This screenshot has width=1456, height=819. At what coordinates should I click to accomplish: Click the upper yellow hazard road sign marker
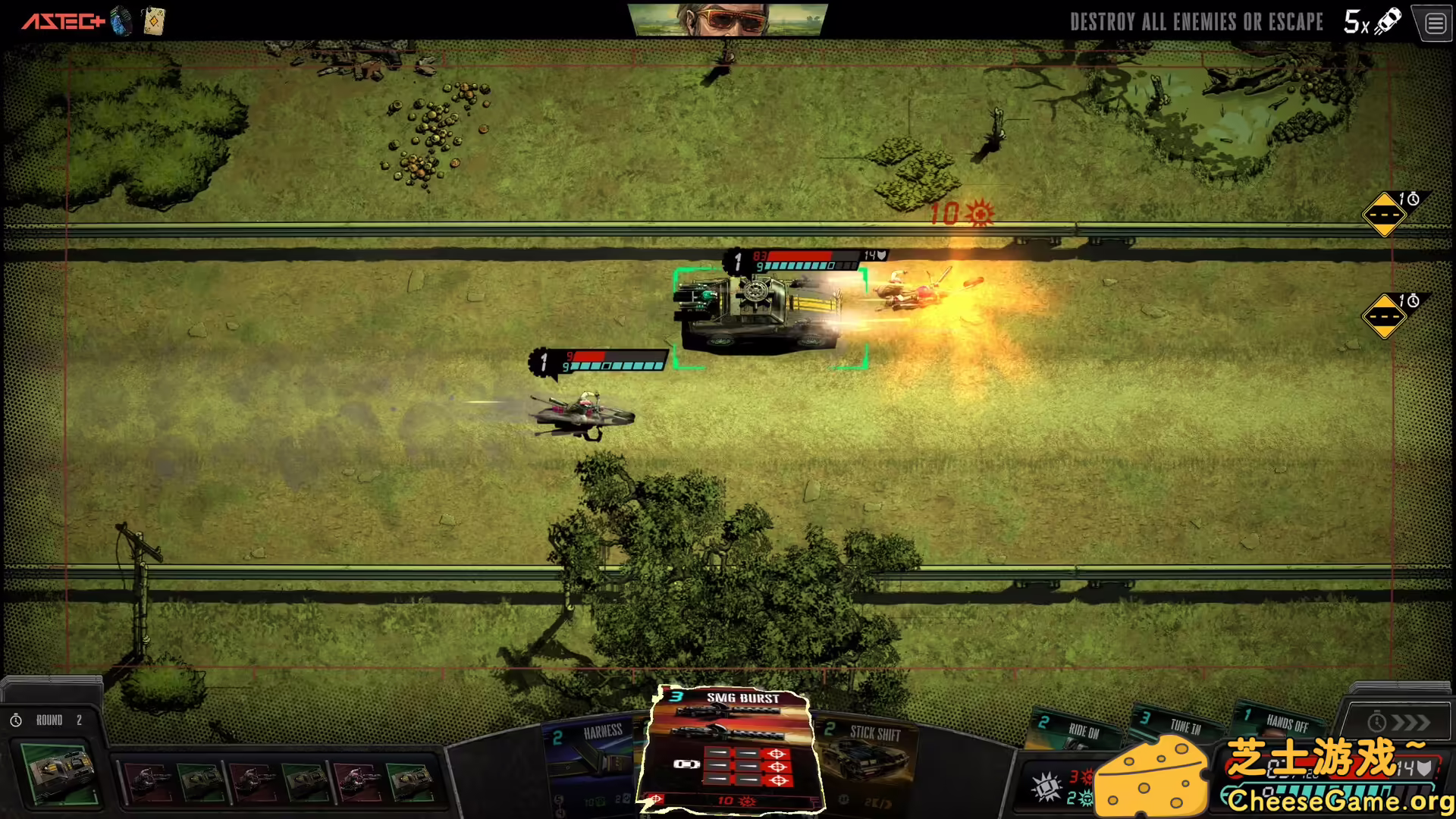coord(1385,215)
